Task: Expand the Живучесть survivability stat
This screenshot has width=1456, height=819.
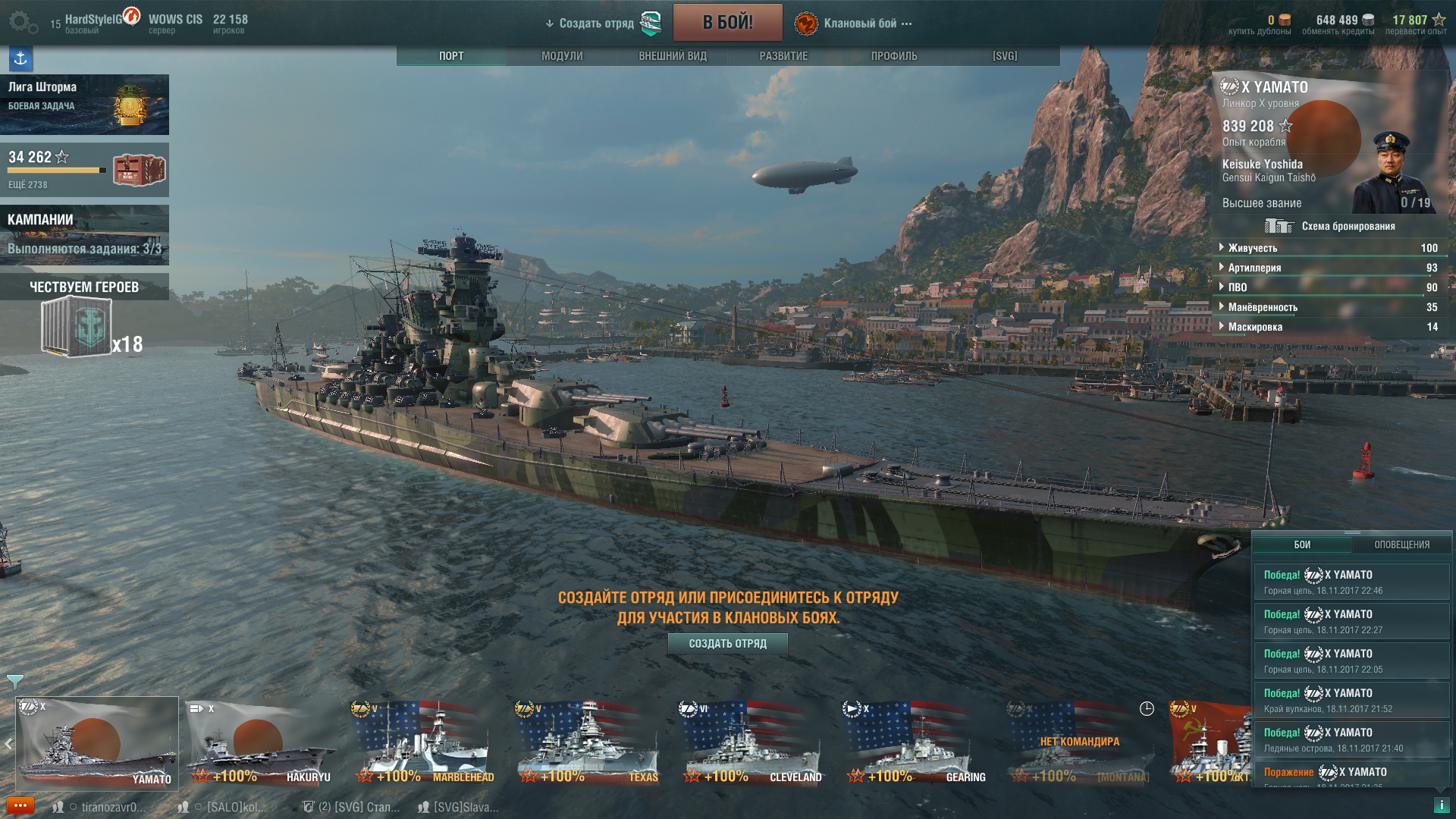Action: coord(1253,248)
